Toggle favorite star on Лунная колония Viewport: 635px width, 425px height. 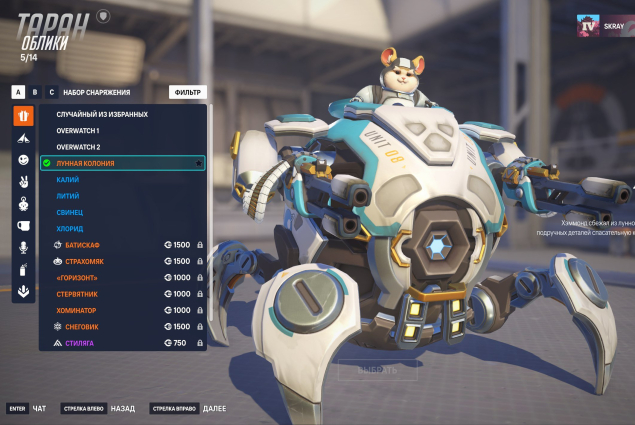198,163
